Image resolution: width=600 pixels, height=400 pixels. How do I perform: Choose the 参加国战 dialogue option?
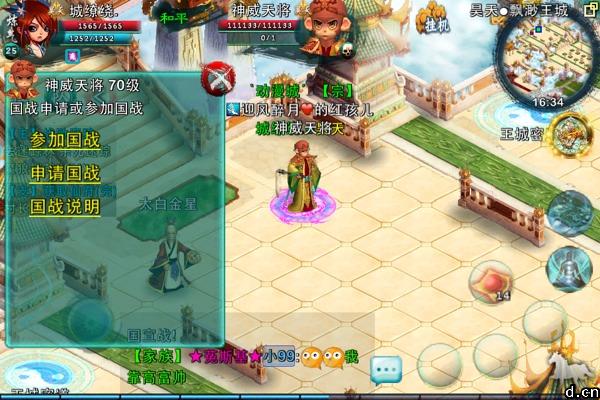(65, 139)
